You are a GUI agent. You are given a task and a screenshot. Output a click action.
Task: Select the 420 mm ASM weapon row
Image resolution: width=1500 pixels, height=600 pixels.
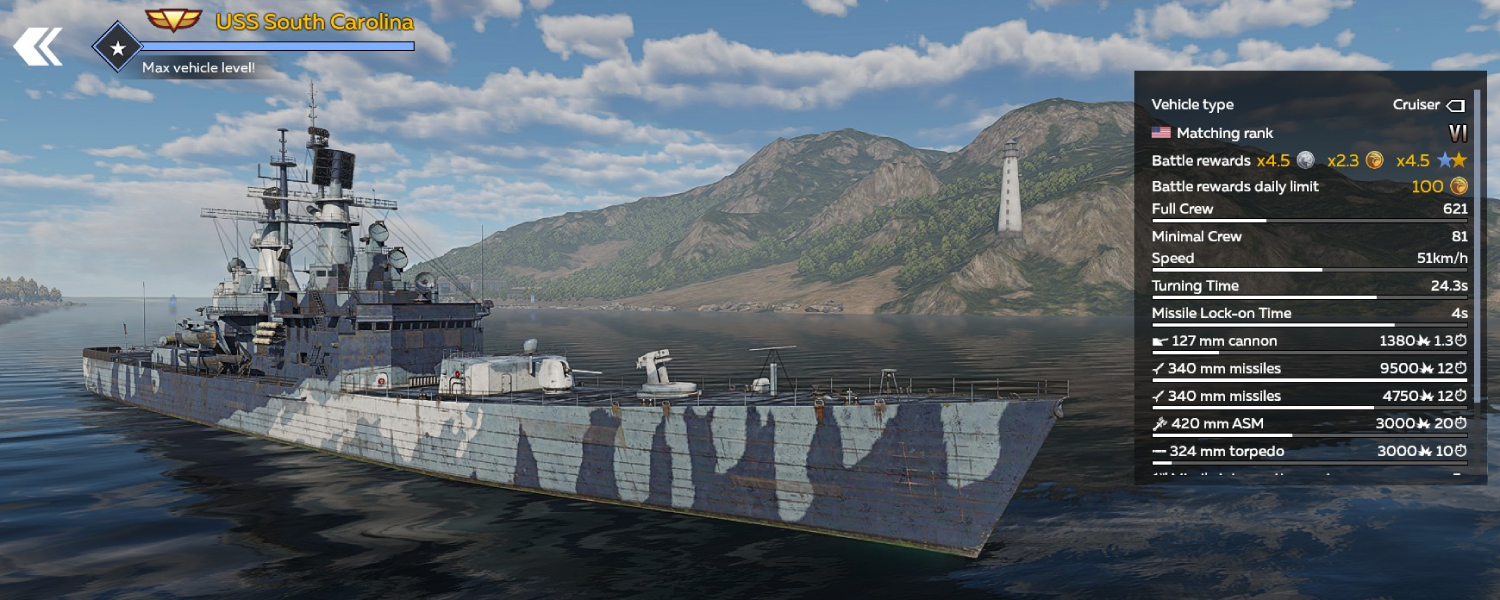[1308, 424]
